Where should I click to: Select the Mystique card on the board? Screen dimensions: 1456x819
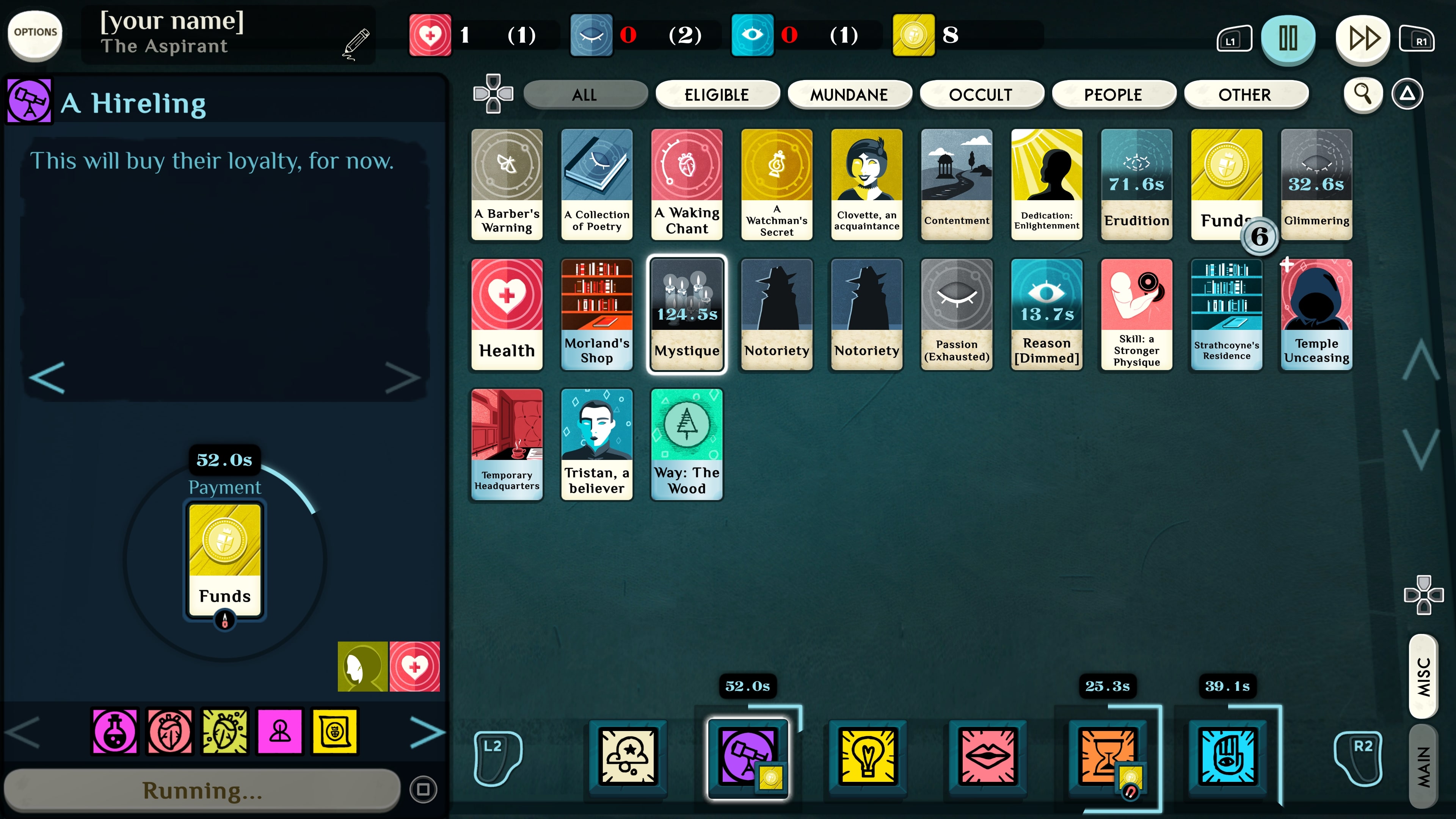(x=687, y=315)
